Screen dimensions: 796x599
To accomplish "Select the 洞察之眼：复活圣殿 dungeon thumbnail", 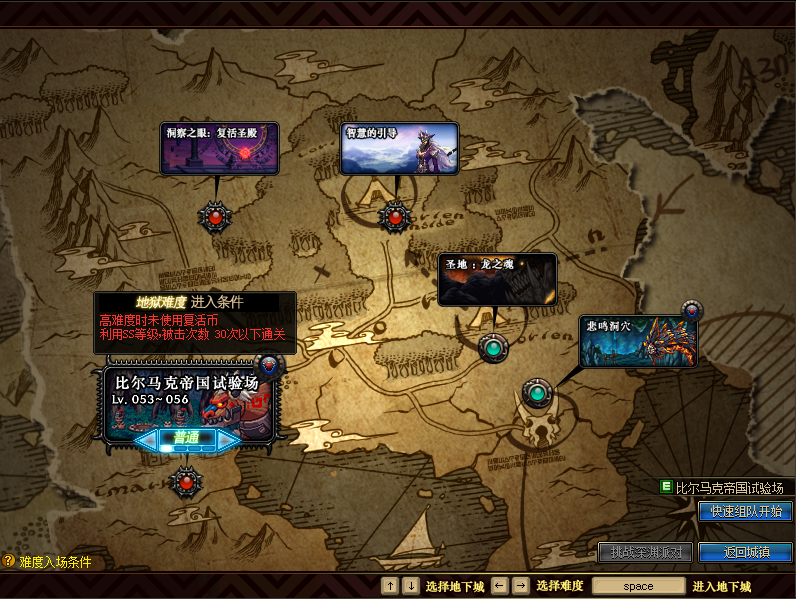I will [x=219, y=149].
